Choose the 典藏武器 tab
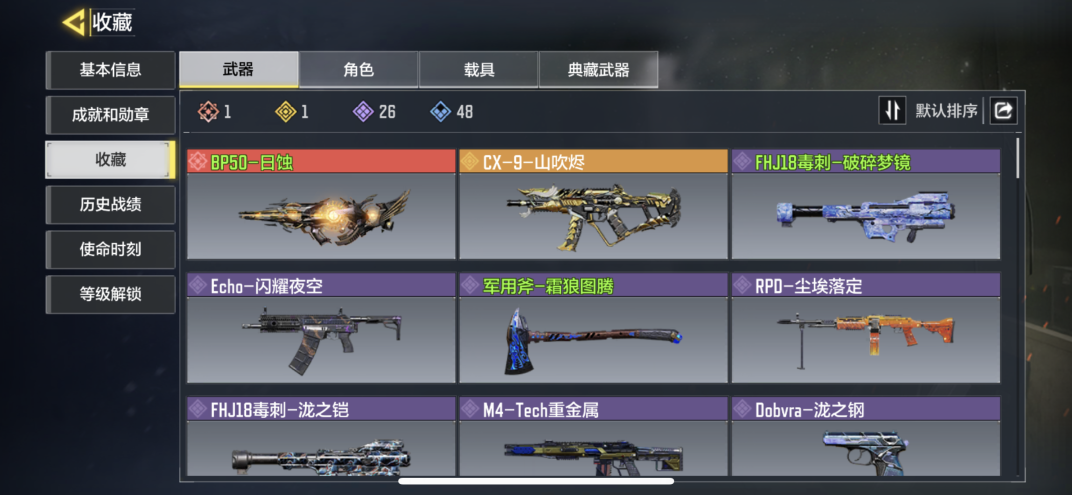This screenshot has width=1072, height=495. [x=598, y=70]
